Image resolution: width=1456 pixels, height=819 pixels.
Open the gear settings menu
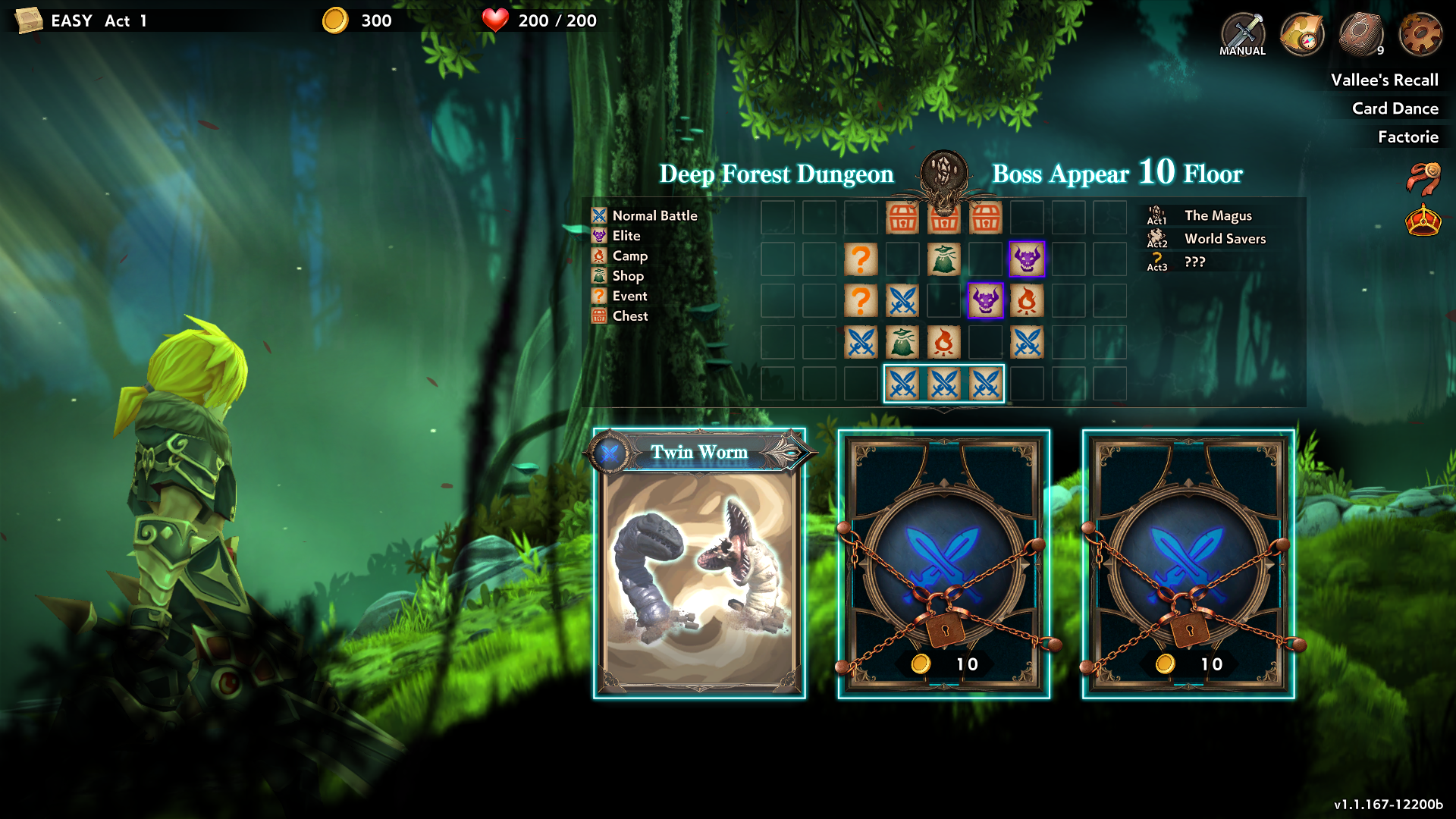(1420, 35)
